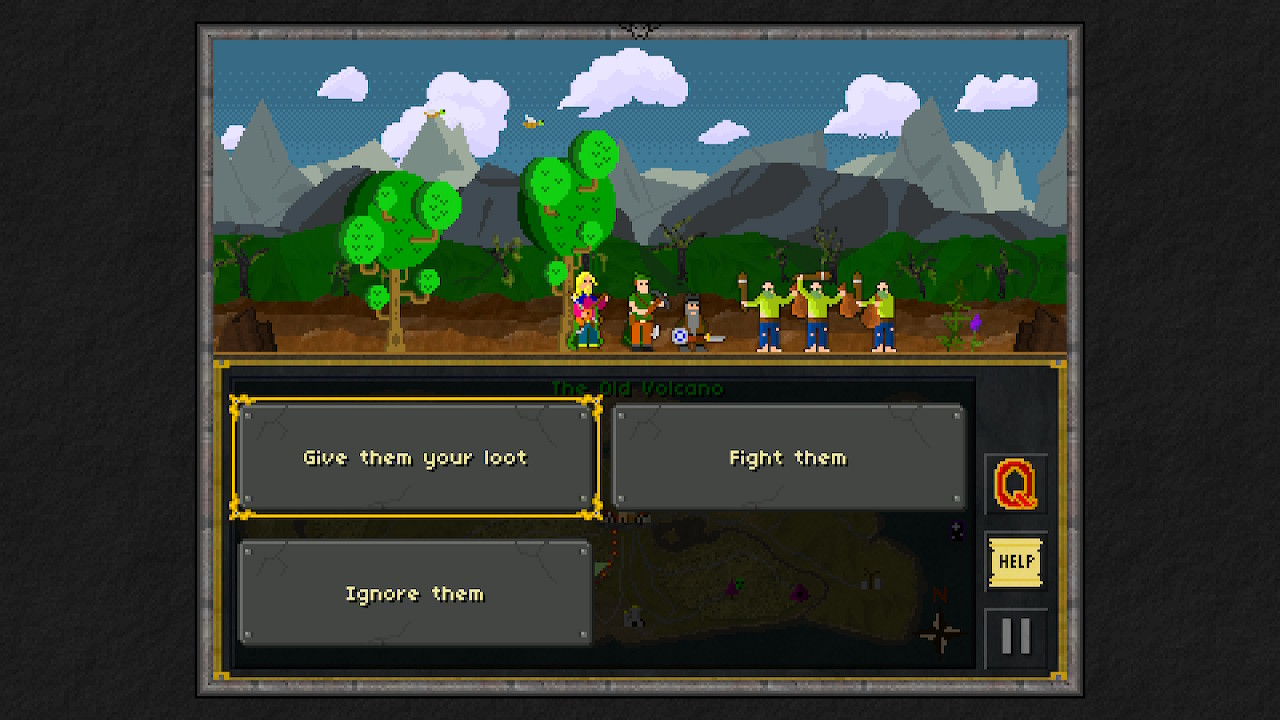This screenshot has width=1280, height=720.
Task: Choose Fight them
Action: (789, 457)
